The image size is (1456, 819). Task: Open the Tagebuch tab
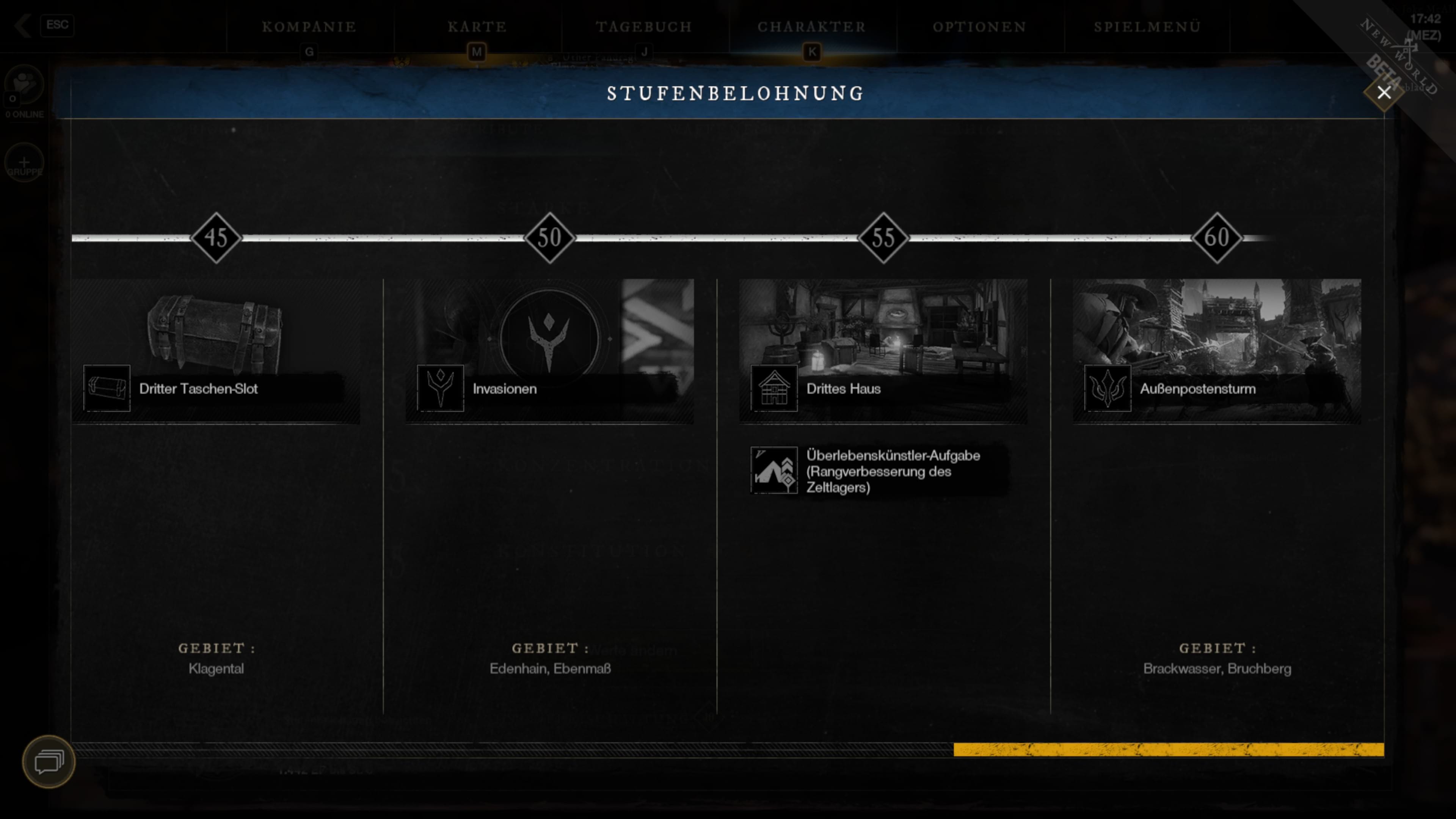[644, 27]
